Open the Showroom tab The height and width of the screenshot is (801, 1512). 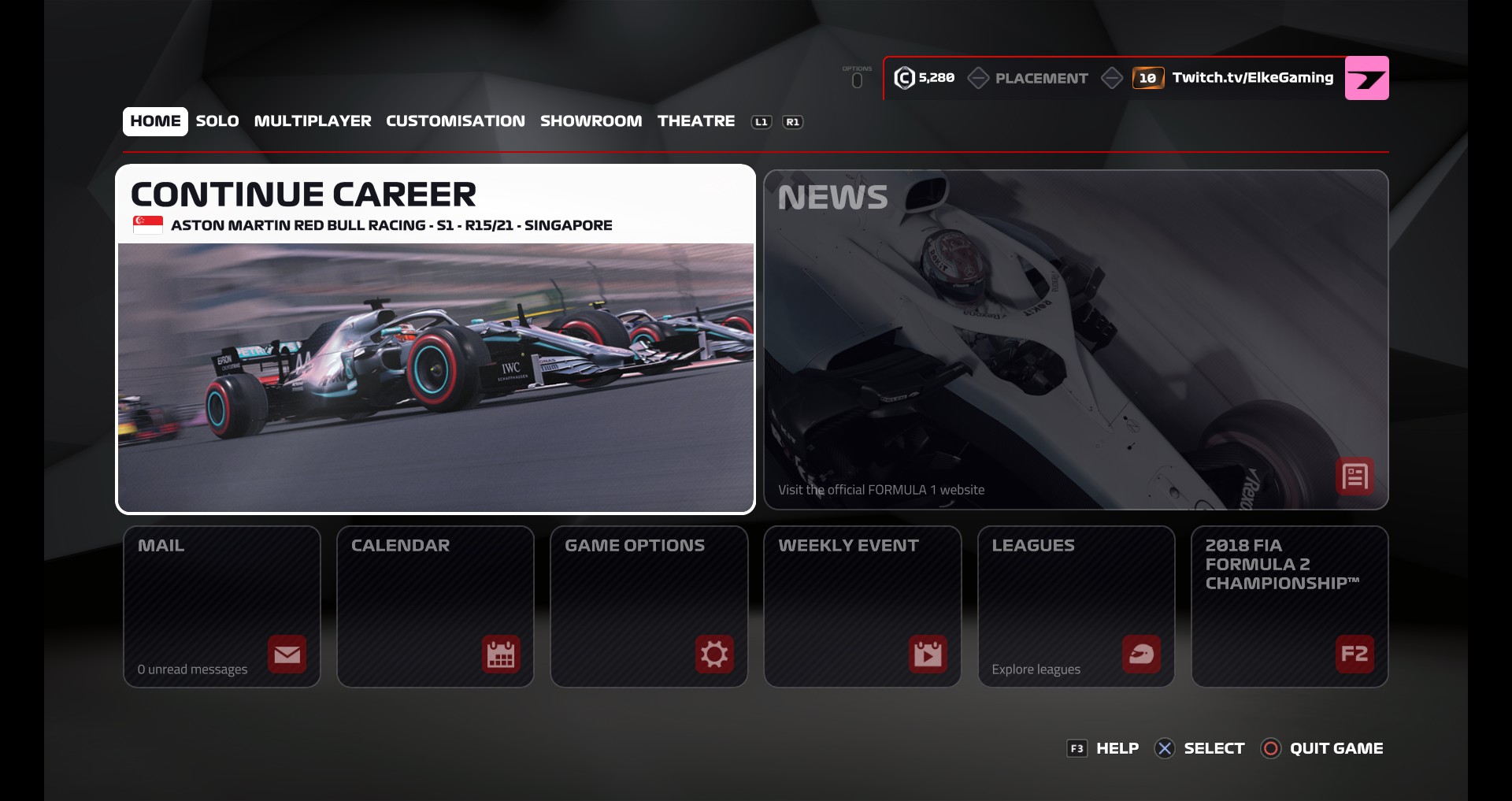coord(591,121)
